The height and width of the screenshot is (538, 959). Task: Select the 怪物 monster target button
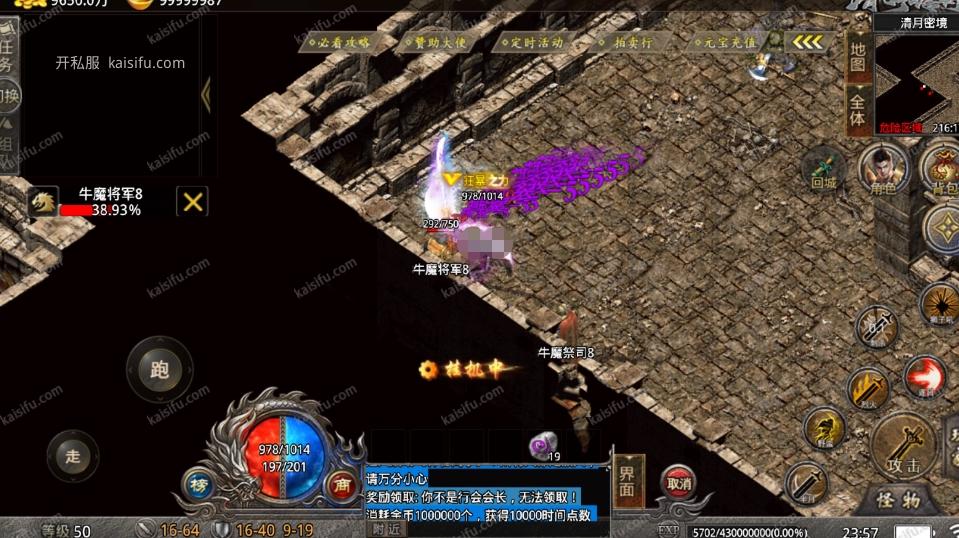pos(897,499)
